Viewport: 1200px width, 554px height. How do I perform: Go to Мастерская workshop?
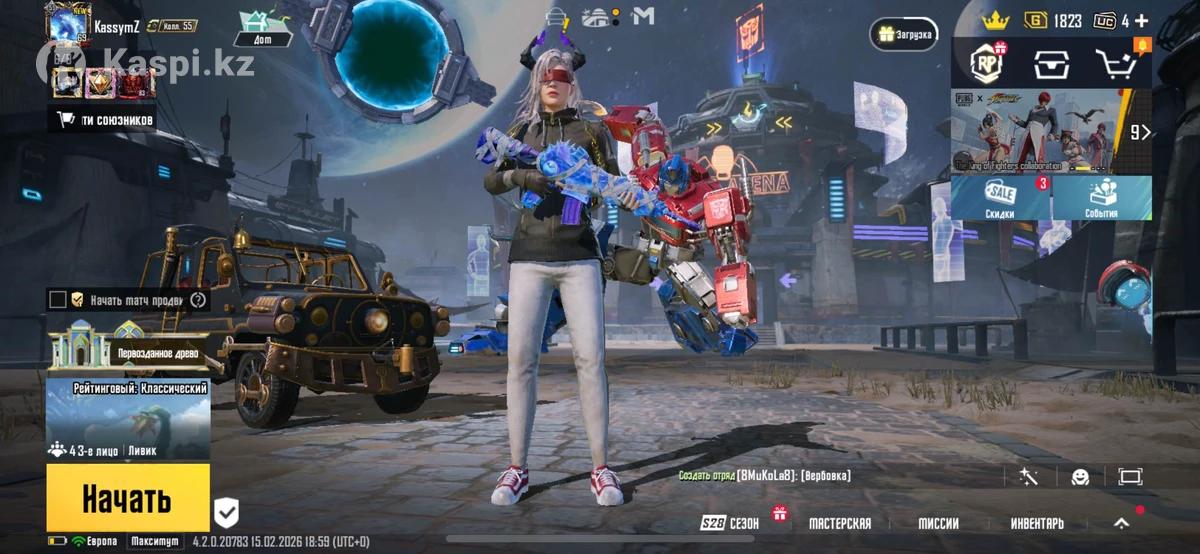click(839, 523)
